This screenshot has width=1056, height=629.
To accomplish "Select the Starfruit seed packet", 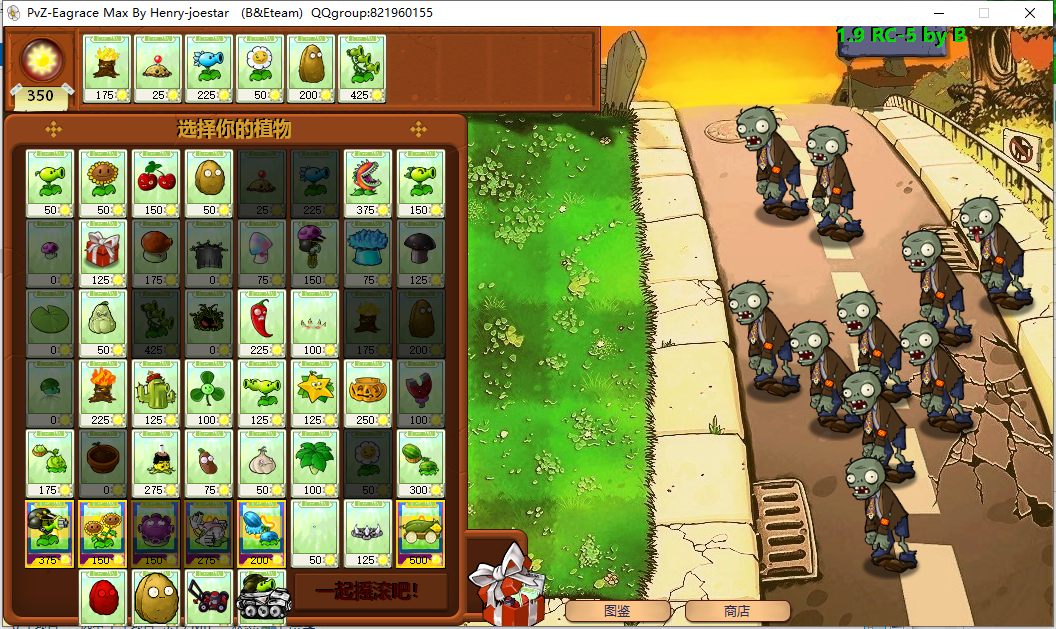I will pos(315,393).
